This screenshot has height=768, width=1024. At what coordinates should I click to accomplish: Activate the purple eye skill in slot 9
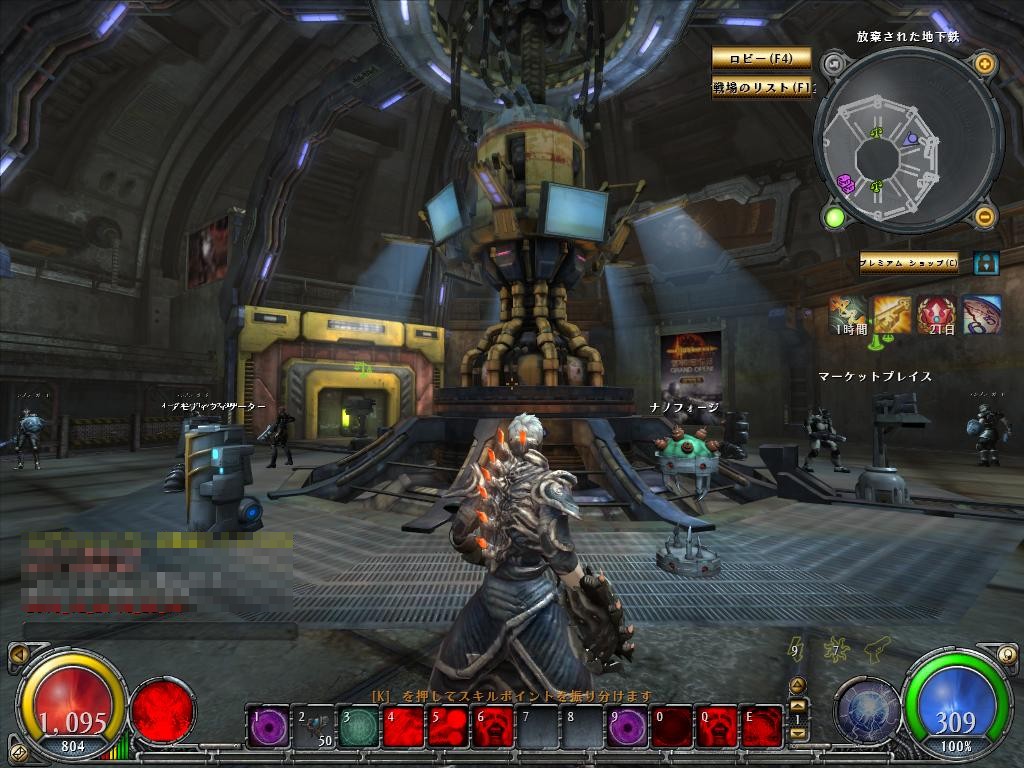pos(628,727)
